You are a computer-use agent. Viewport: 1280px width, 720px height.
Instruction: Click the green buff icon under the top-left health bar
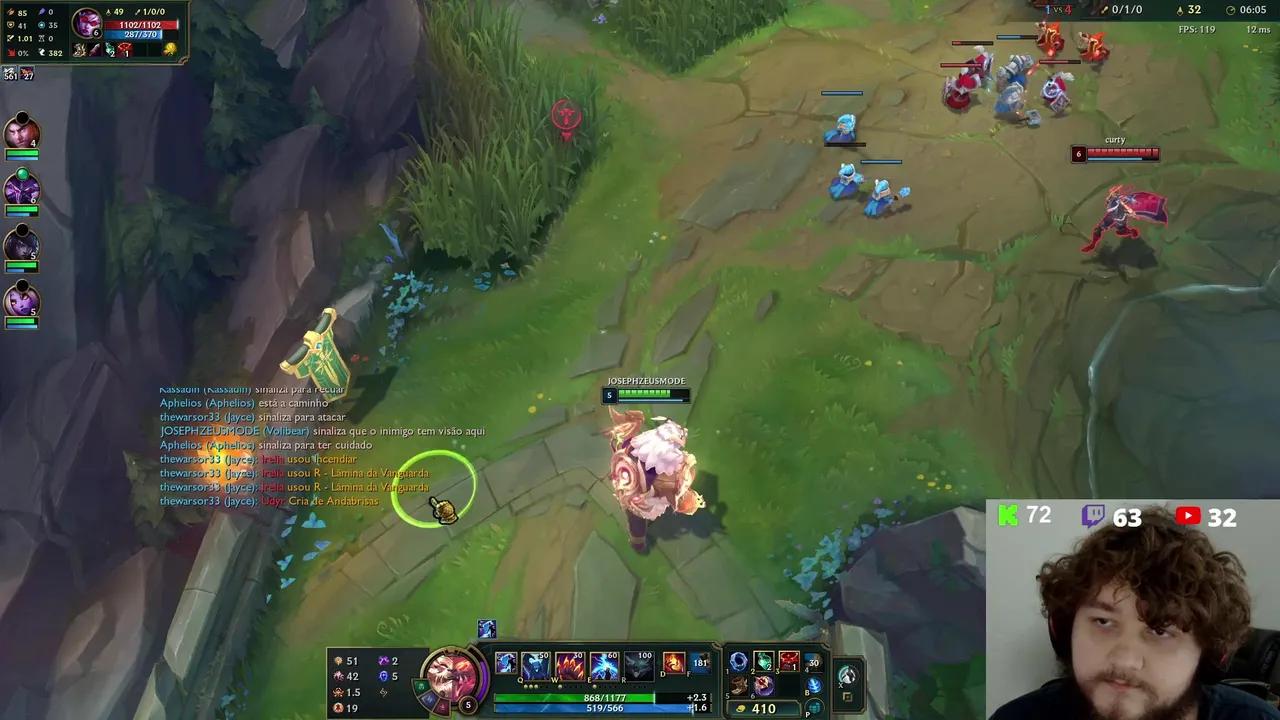pyautogui.click(x=109, y=49)
